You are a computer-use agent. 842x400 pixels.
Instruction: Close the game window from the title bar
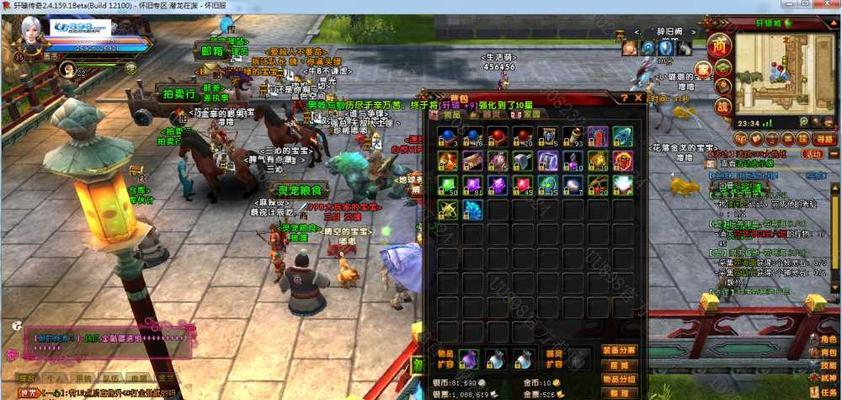click(830, 6)
